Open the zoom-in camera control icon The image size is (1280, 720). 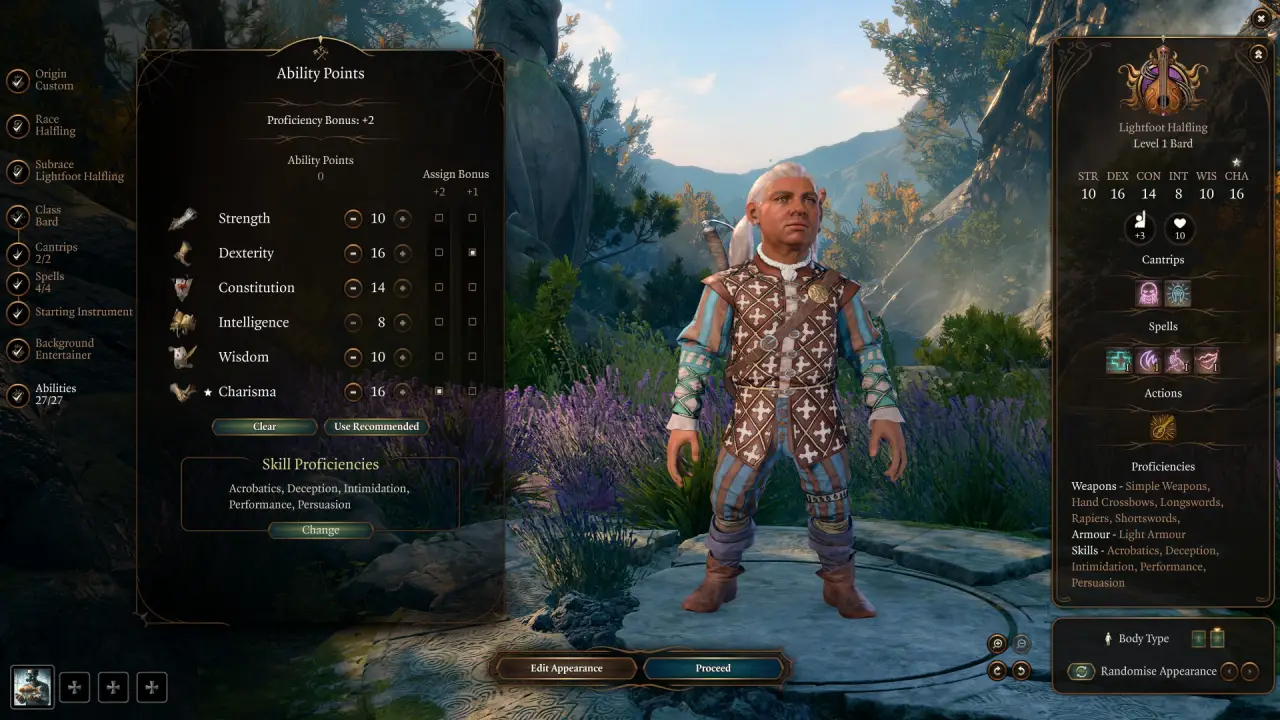pyautogui.click(x=996, y=643)
